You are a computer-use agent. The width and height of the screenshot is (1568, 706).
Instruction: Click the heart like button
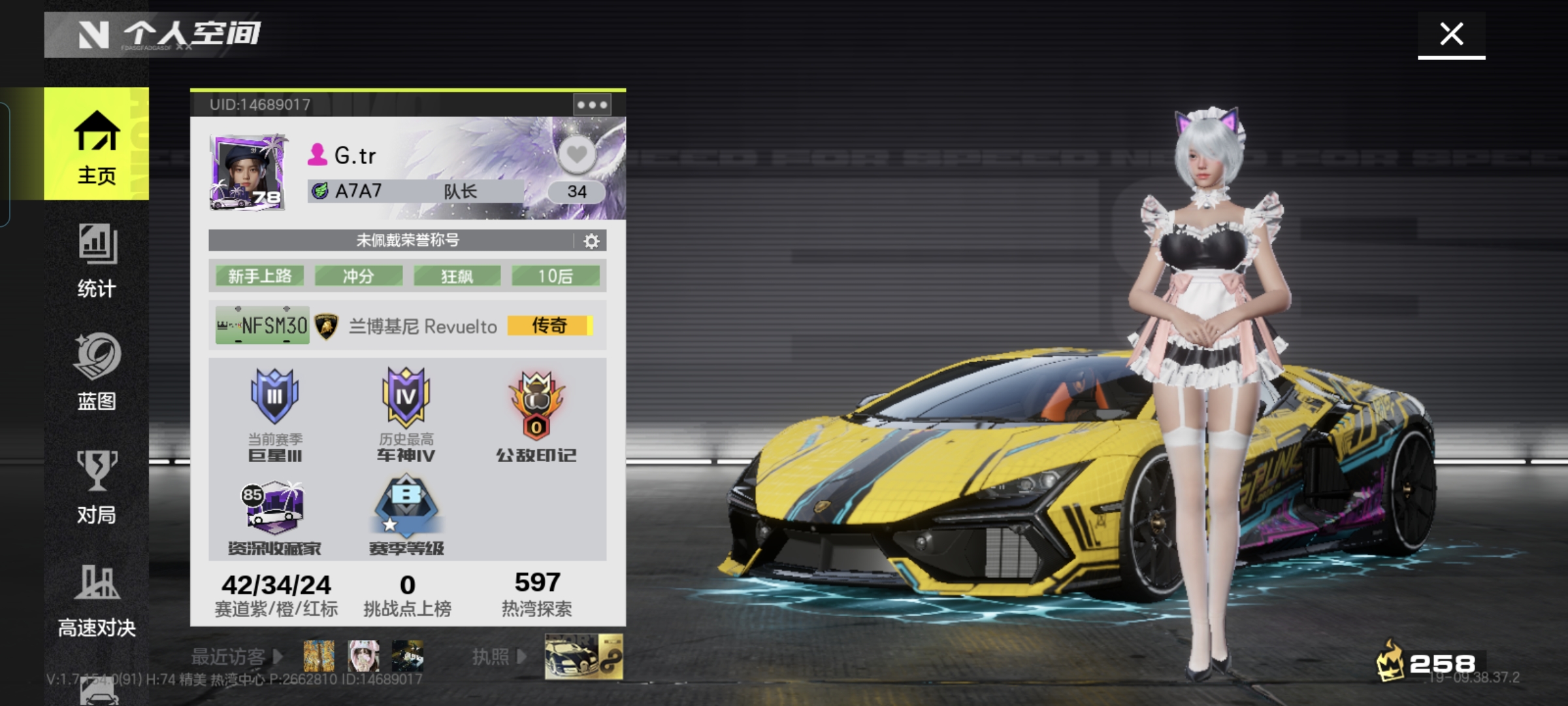576,155
